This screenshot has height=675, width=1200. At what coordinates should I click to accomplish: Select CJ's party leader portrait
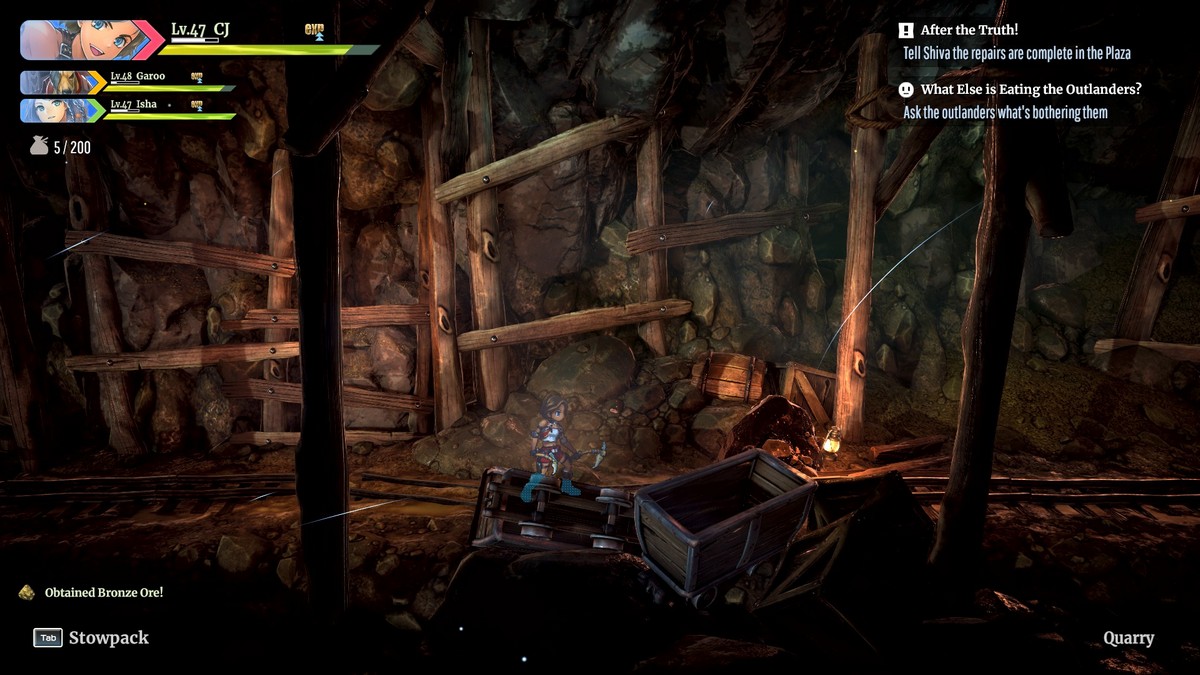[85, 40]
